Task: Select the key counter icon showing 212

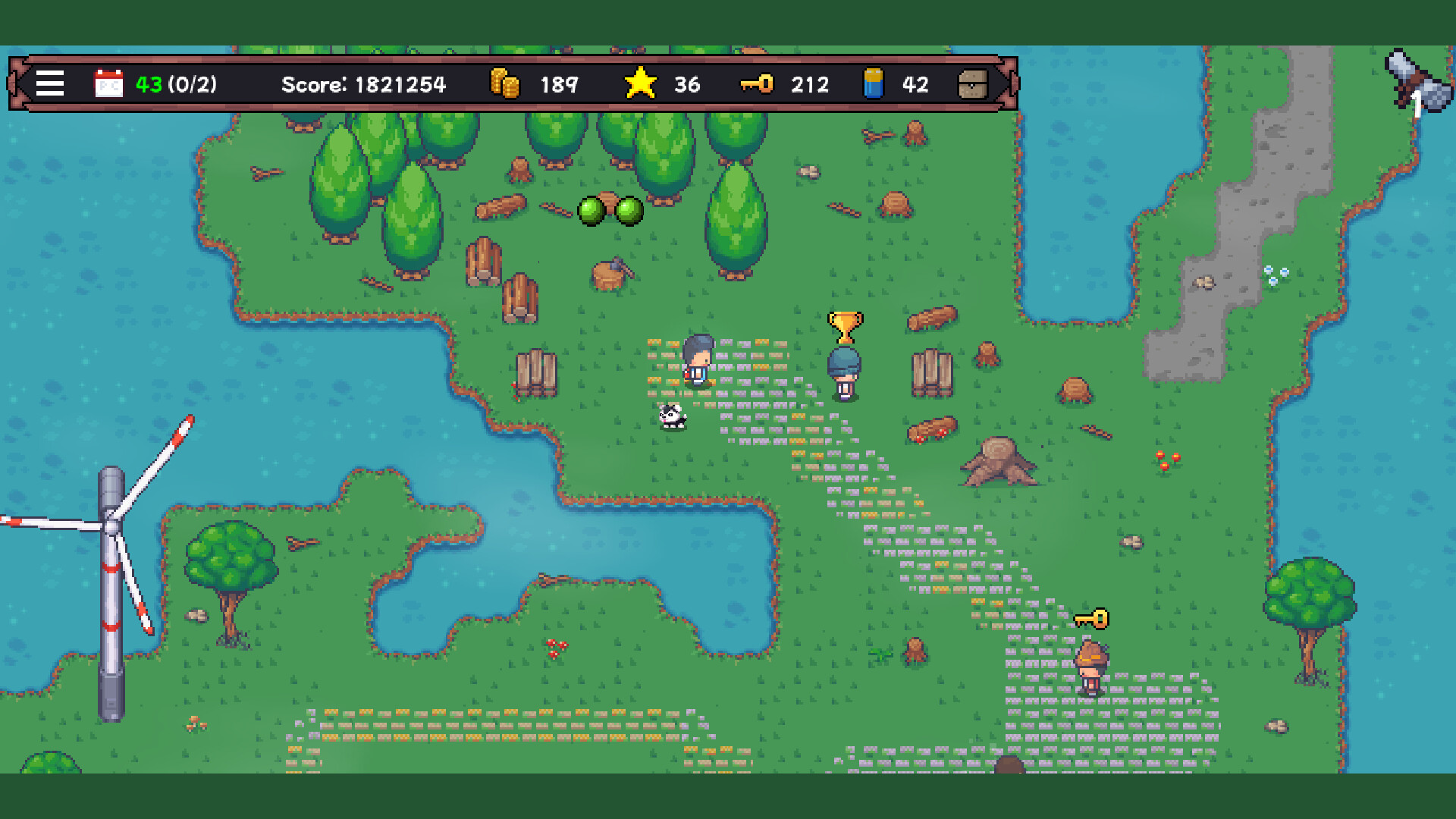Action: point(756,84)
